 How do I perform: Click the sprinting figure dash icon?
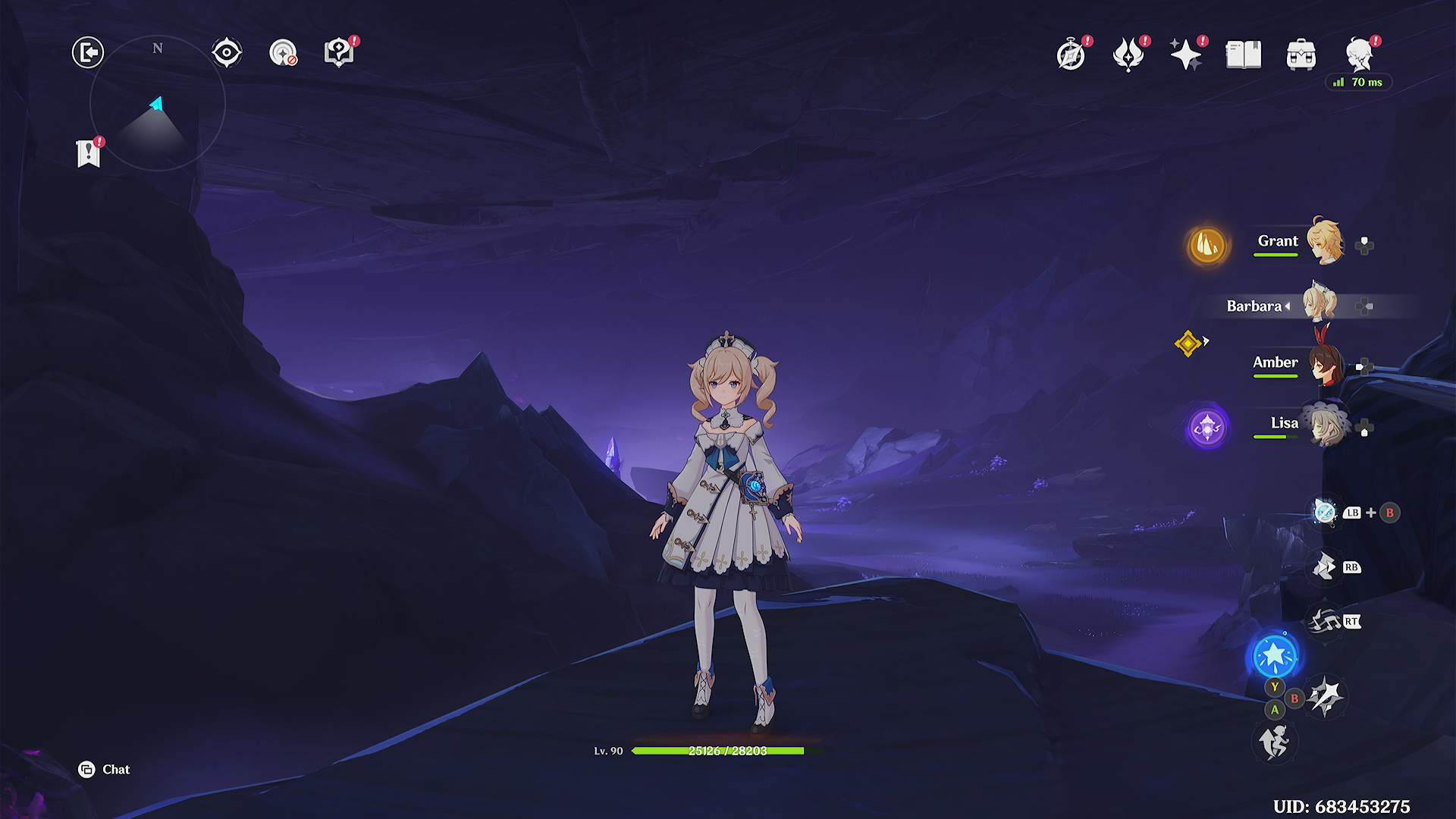pyautogui.click(x=1274, y=742)
